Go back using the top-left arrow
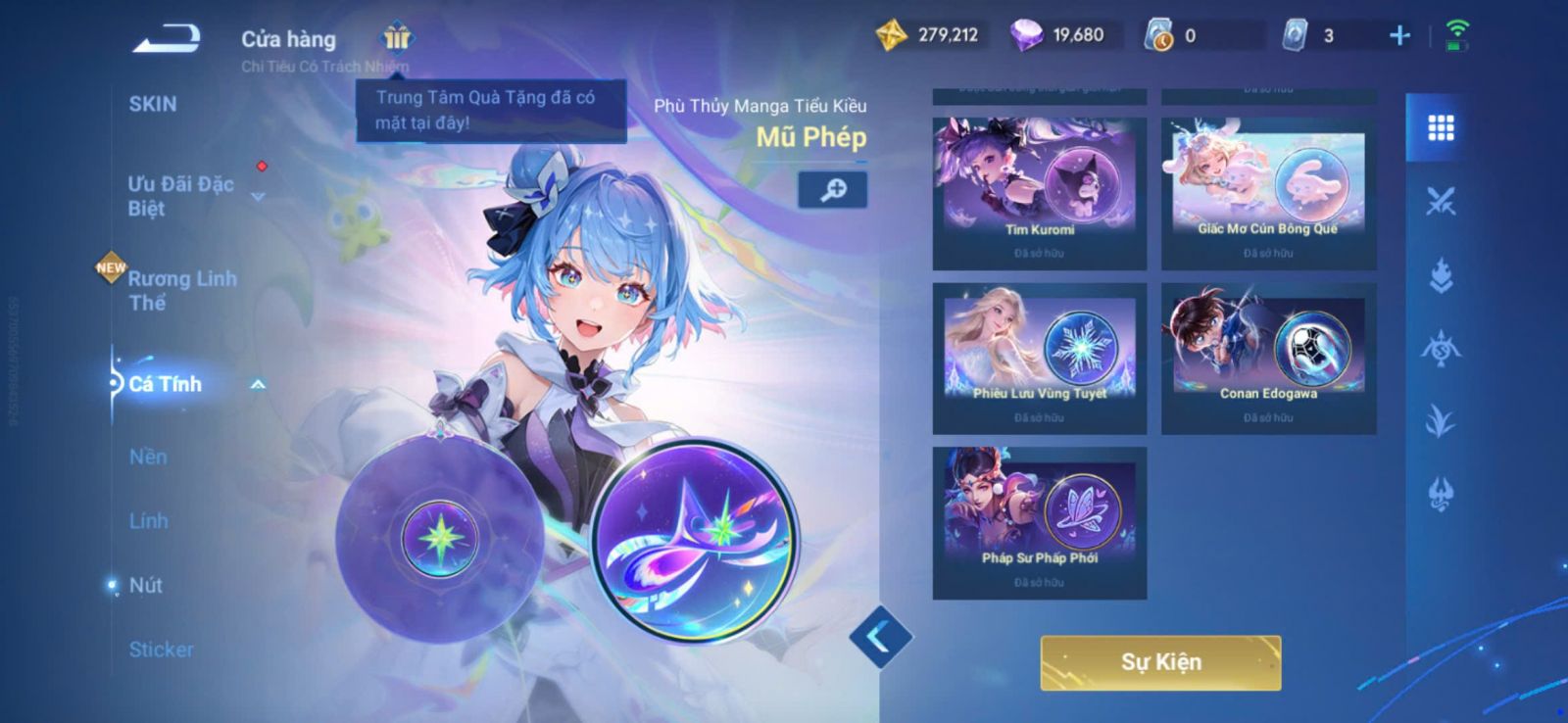The height and width of the screenshot is (723, 1568). pos(167,39)
